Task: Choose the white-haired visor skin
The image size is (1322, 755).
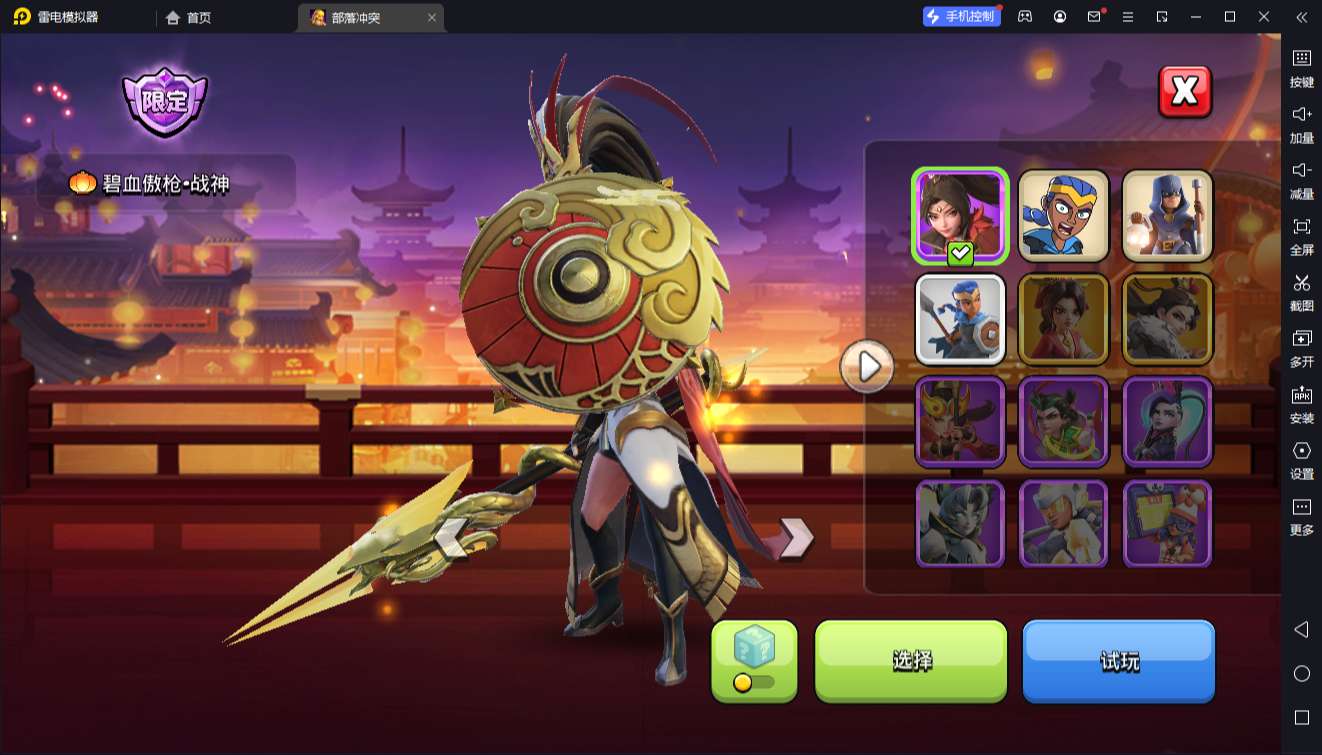Action: point(1064,523)
